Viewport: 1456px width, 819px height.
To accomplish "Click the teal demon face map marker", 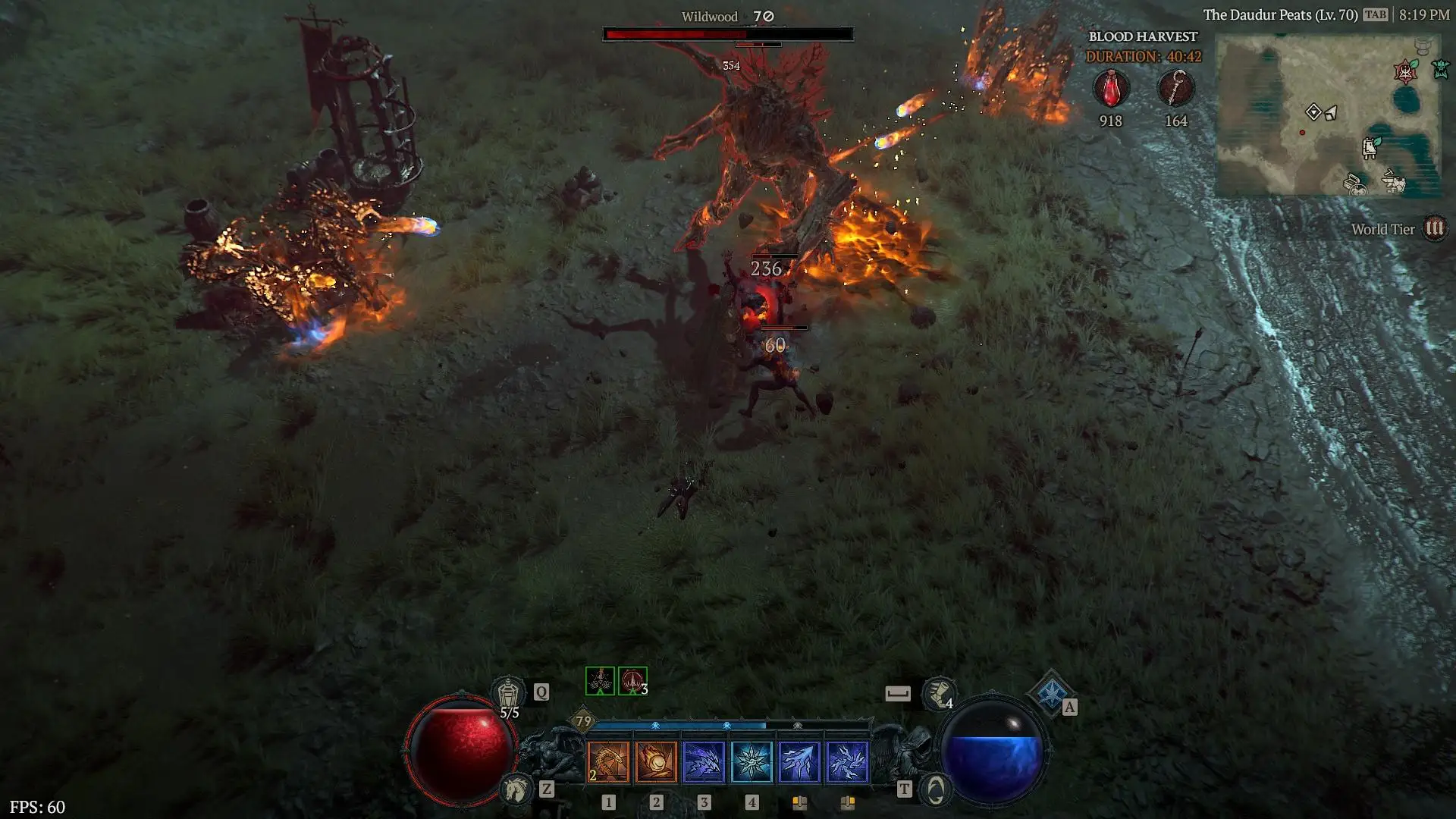I will pos(1440,70).
